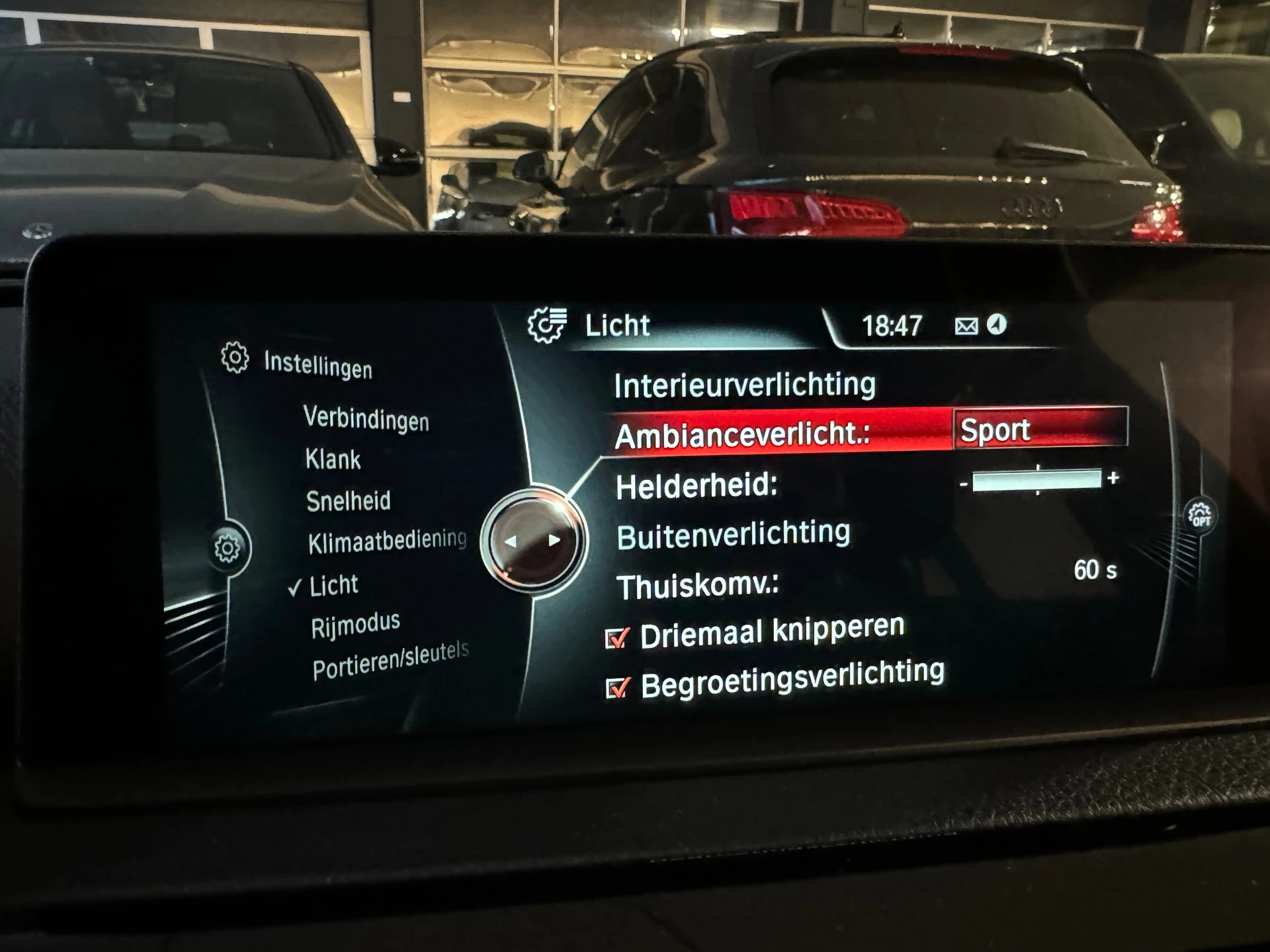Select Klimaatbediening from the settings menu
This screenshot has width=1270, height=952.
tap(387, 541)
